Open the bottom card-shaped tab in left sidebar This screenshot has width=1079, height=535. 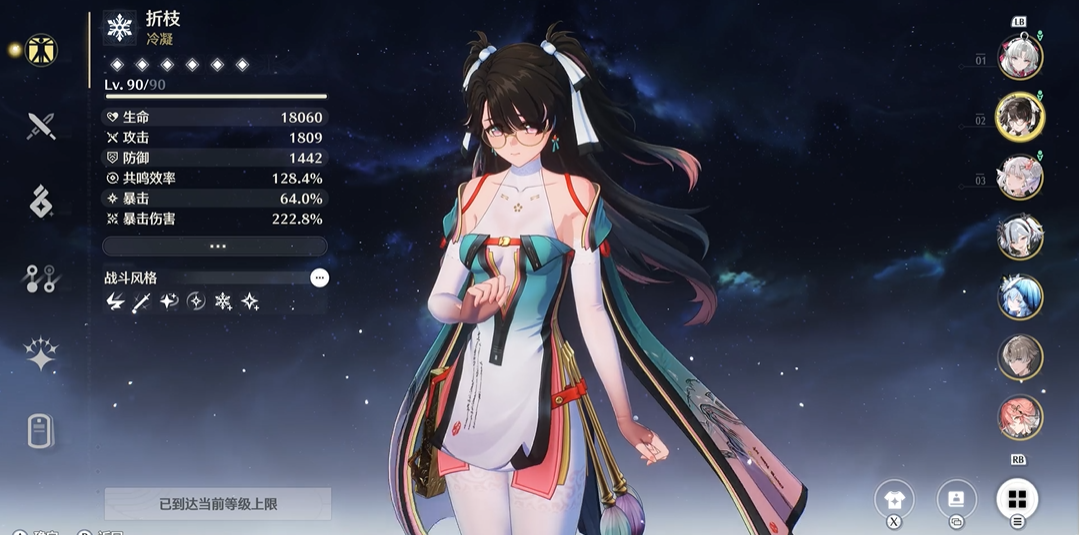point(41,431)
